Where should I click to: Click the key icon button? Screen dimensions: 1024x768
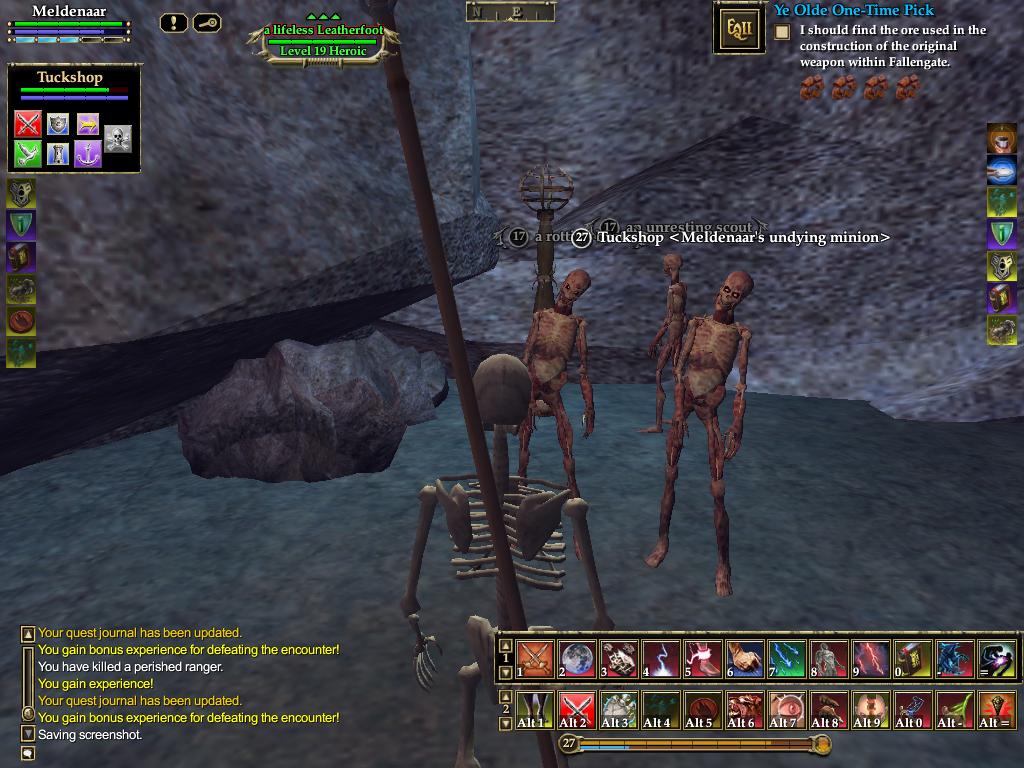[x=207, y=23]
